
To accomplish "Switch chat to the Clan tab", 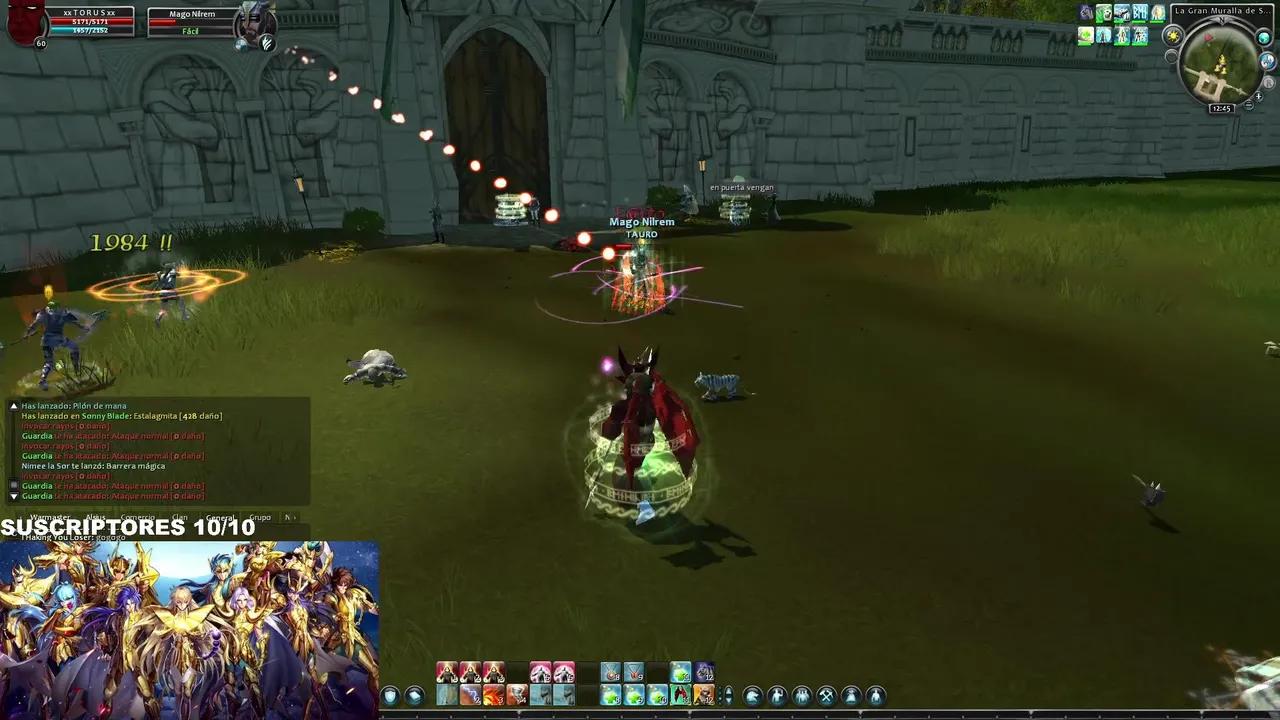I will [x=179, y=518].
